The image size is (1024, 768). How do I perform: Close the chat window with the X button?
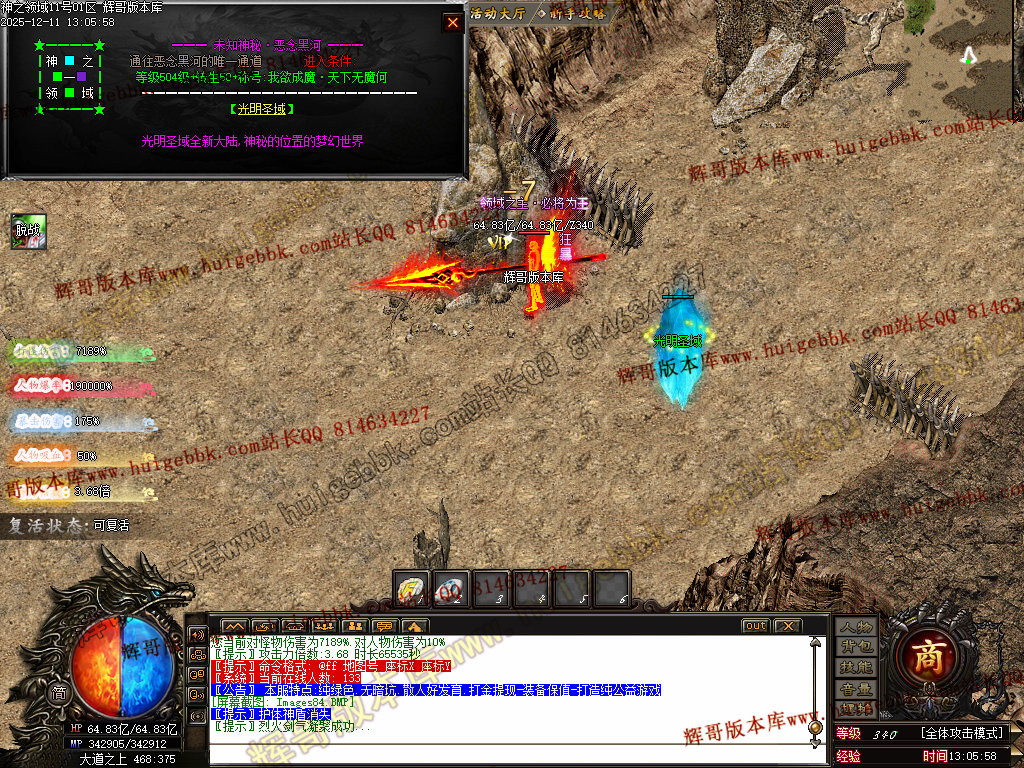[787, 626]
